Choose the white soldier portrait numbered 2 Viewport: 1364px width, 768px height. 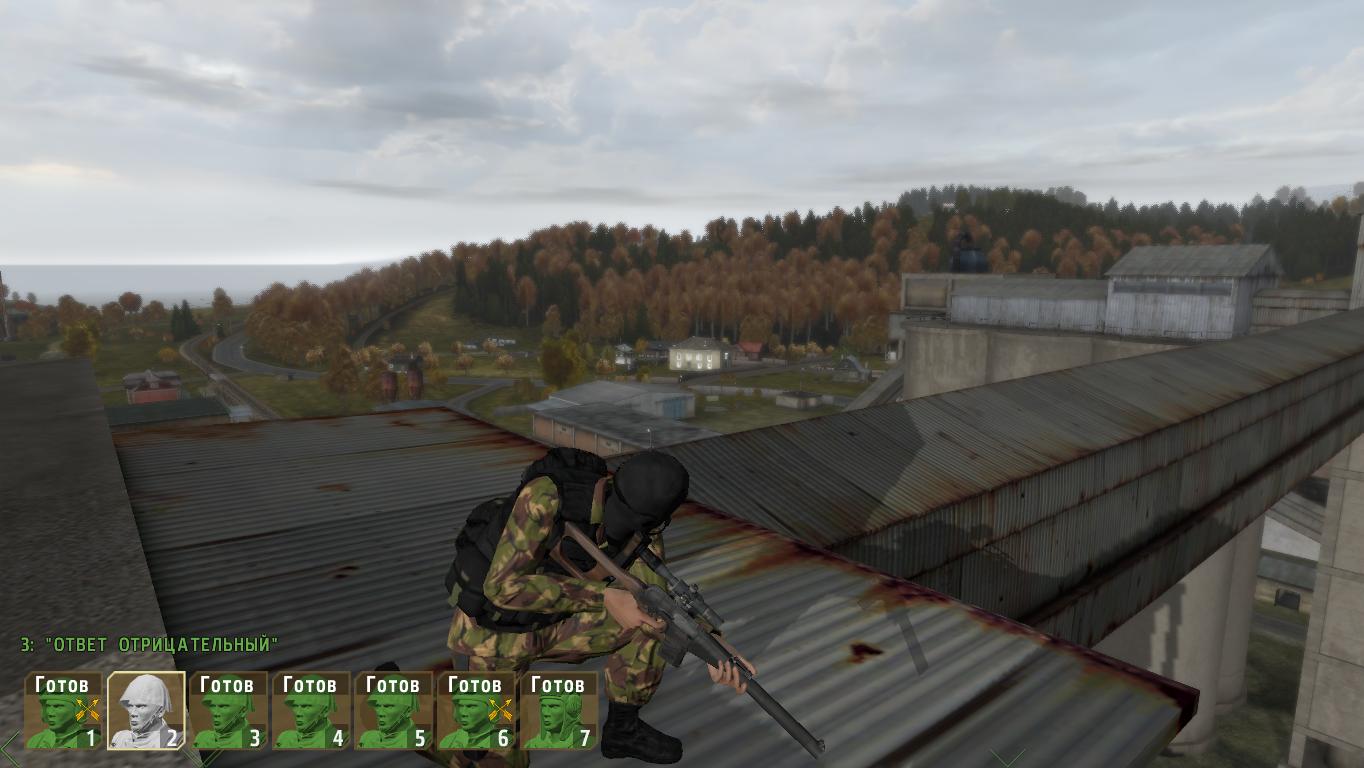[x=146, y=711]
